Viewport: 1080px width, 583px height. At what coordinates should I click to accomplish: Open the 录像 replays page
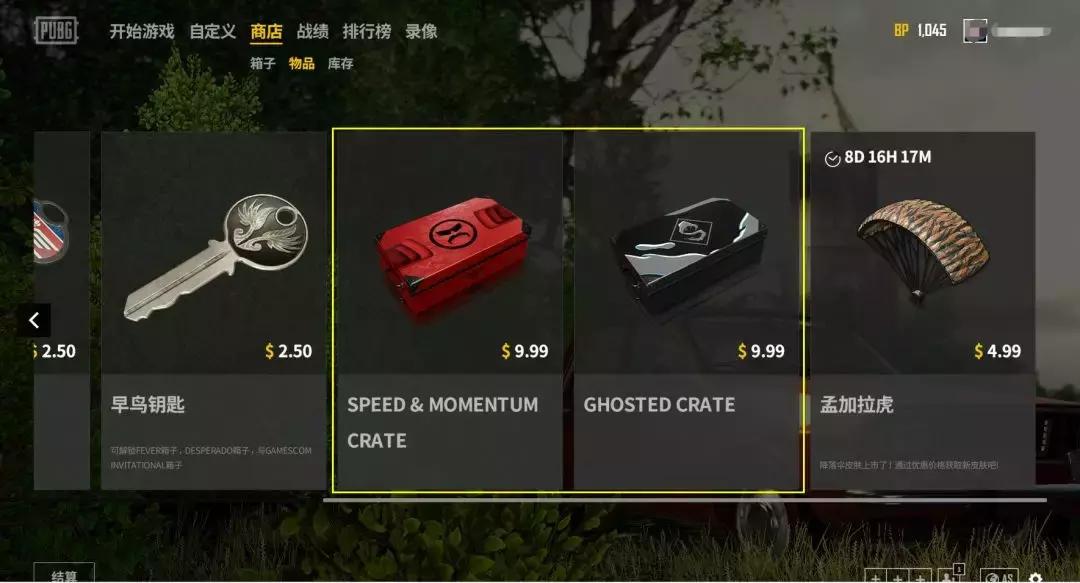click(421, 31)
